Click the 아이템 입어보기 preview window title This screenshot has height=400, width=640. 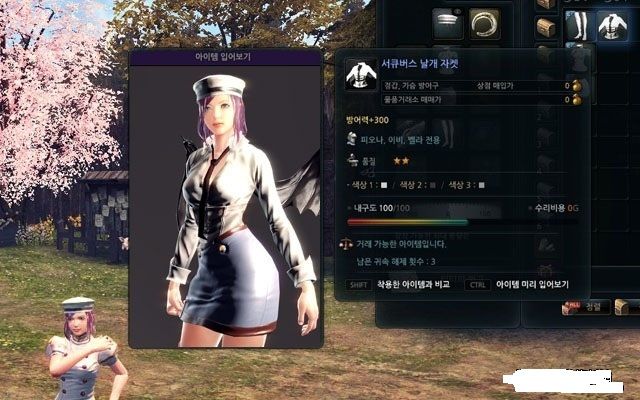tap(225, 57)
